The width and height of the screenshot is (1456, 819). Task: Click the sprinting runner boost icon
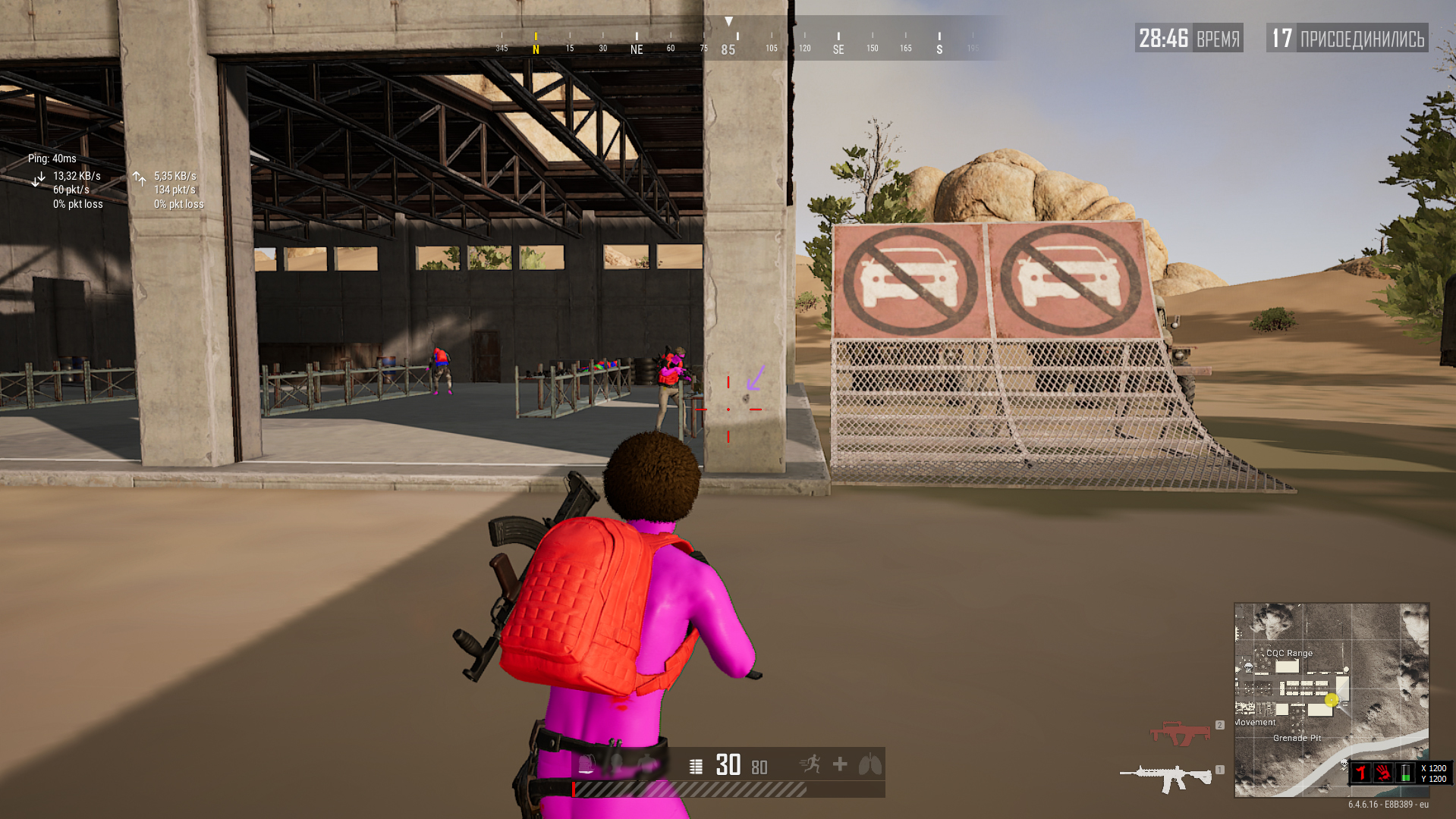pos(810,764)
